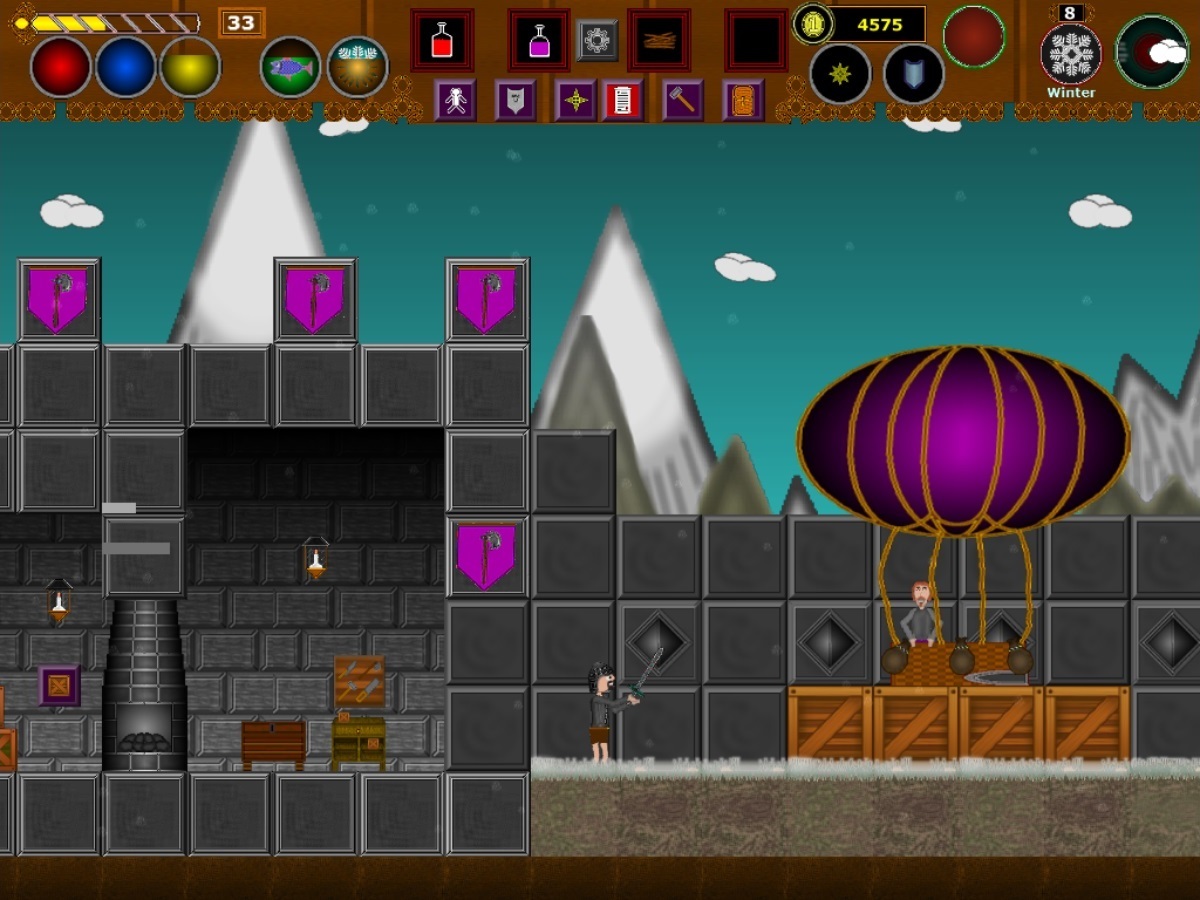Select the red potion quick slot
The height and width of the screenshot is (900, 1200).
pos(441,41)
